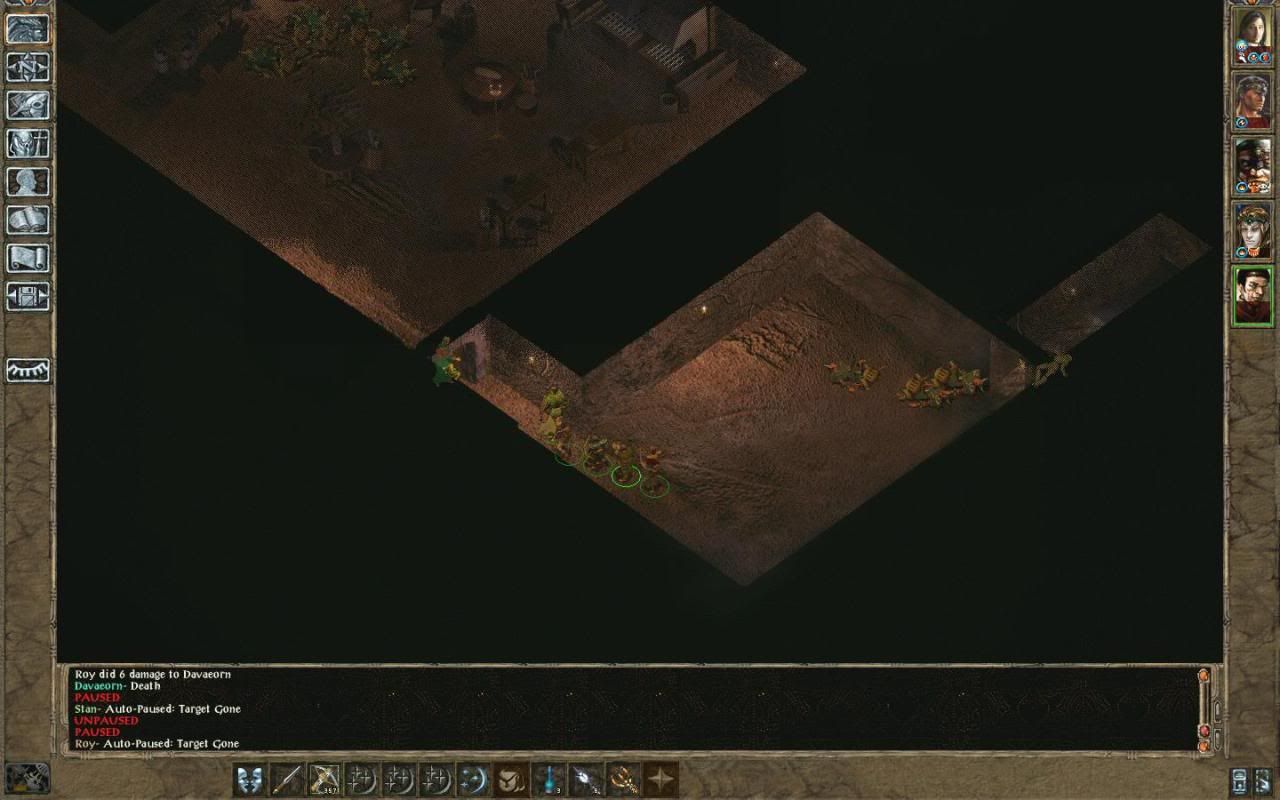The image size is (1280, 800).
Task: Click the return to game button above the sidebar
Action: (27, 27)
